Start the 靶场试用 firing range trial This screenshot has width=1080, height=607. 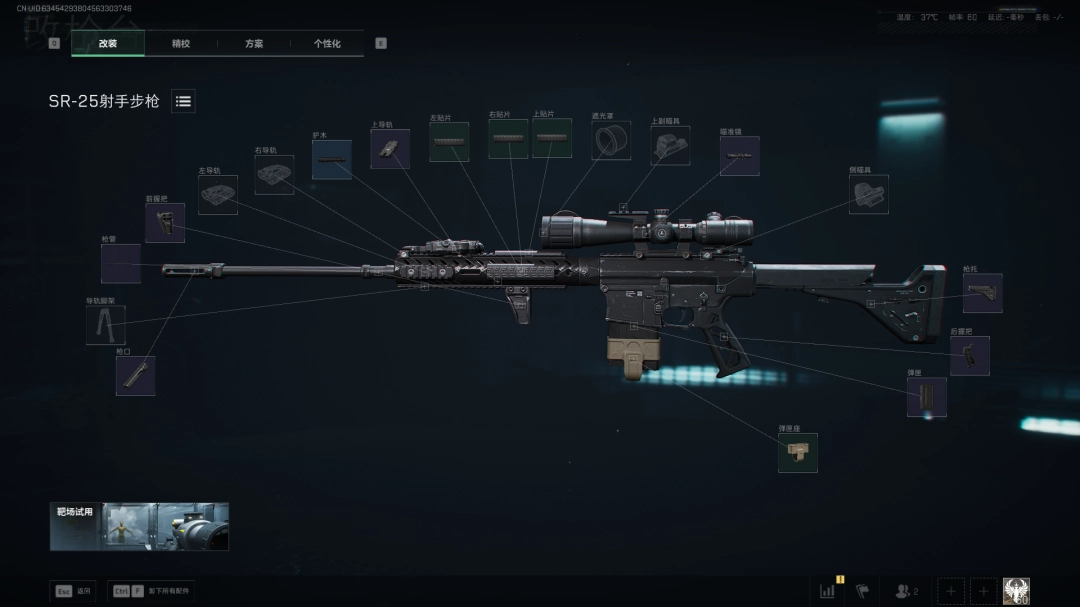[139, 526]
